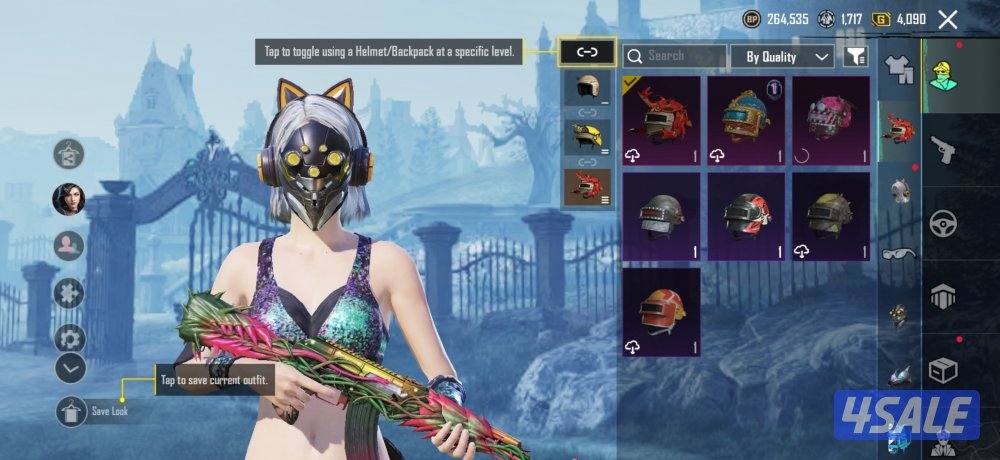This screenshot has height=460, width=1000.
Task: Save the current look
Action: pos(71,410)
